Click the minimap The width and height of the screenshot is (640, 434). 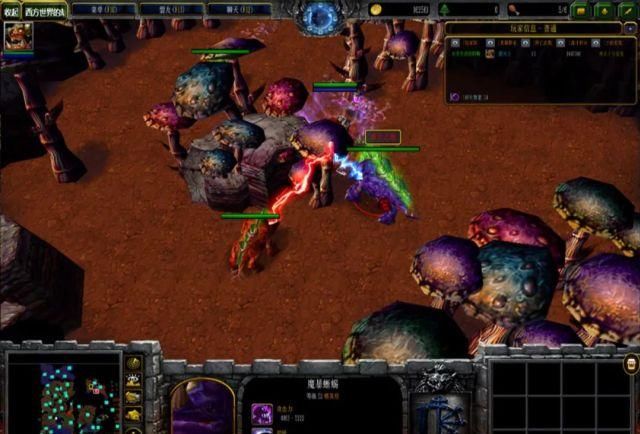63,390
